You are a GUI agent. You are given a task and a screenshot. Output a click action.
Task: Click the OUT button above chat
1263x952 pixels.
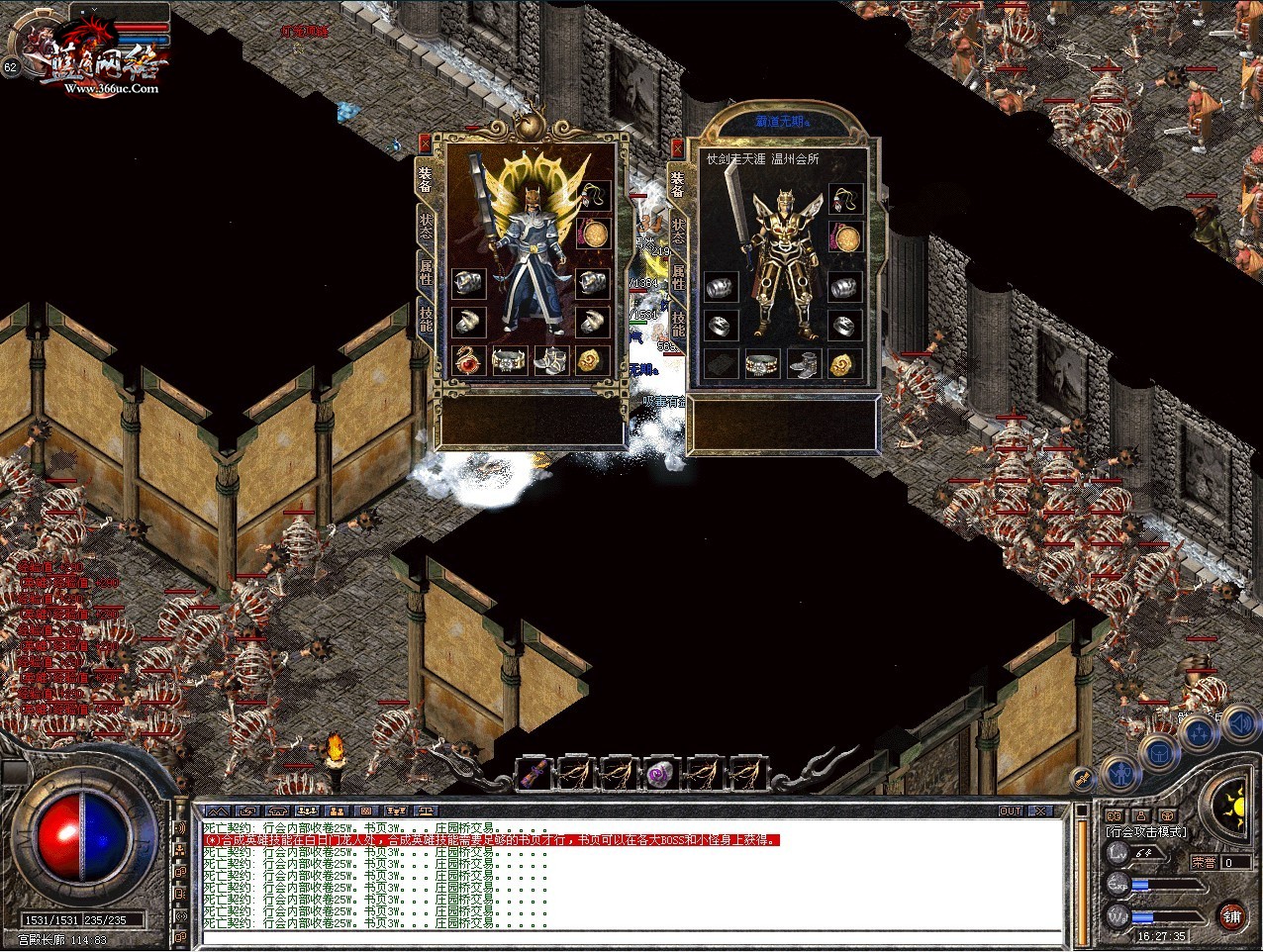coord(1010,810)
